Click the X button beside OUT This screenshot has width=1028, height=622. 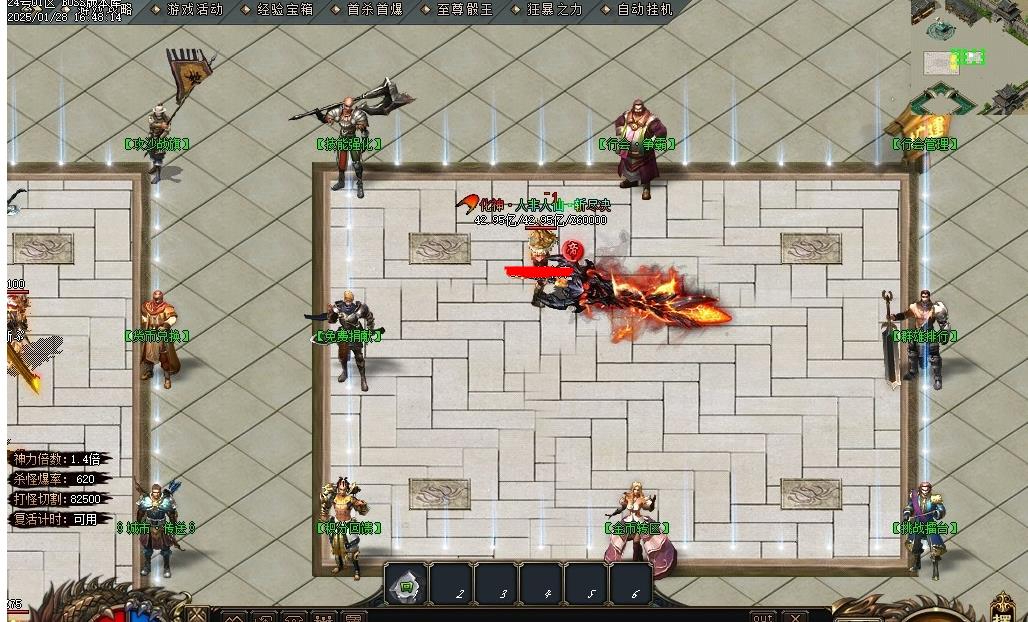click(x=795, y=616)
